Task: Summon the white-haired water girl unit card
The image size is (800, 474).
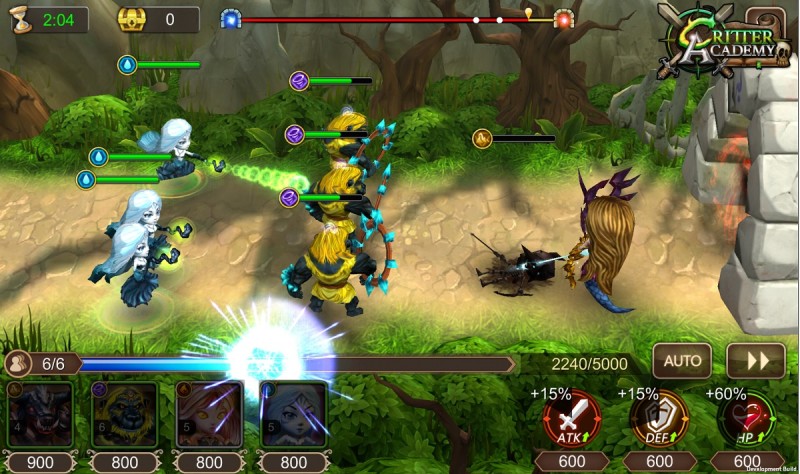Action: tap(293, 415)
